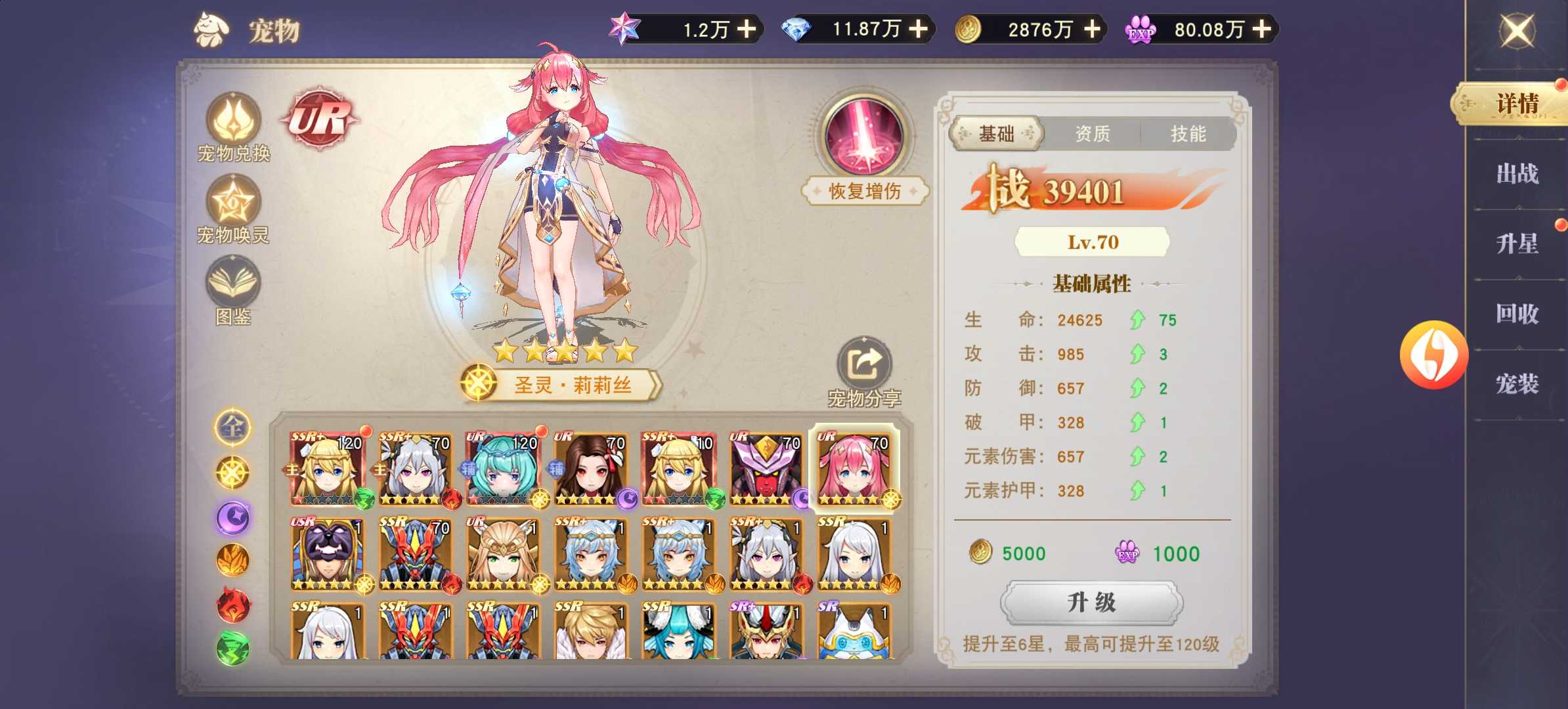Screen dimensions: 1568x709
Task: Open the 回收 recycle menu
Action: [1517, 314]
